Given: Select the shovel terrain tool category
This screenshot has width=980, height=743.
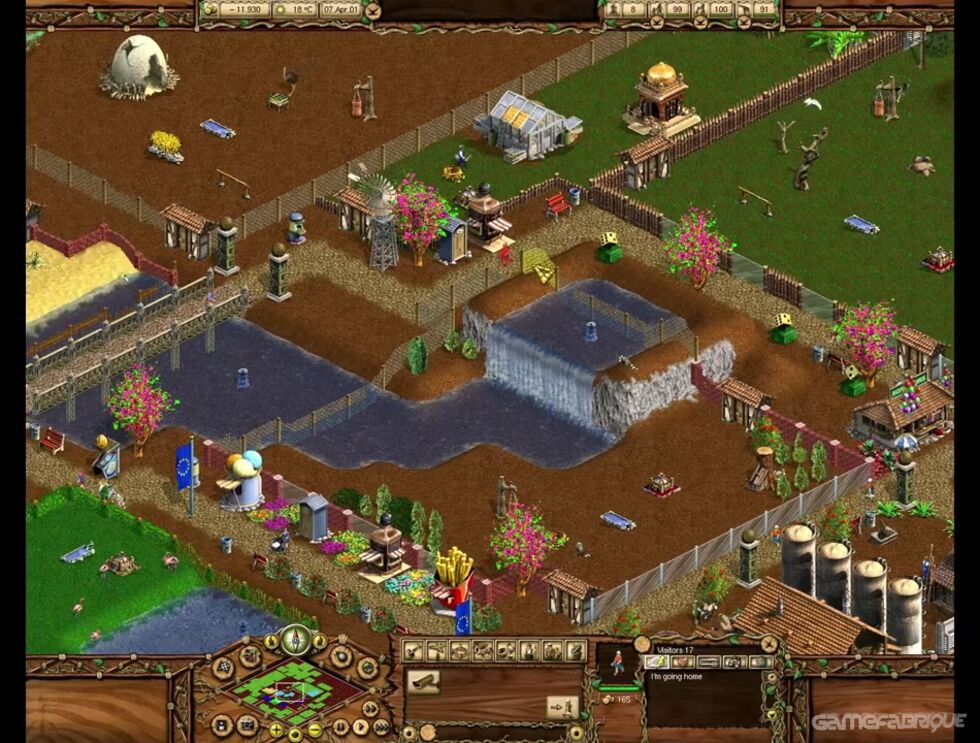Looking at the screenshot, I should 413,651.
